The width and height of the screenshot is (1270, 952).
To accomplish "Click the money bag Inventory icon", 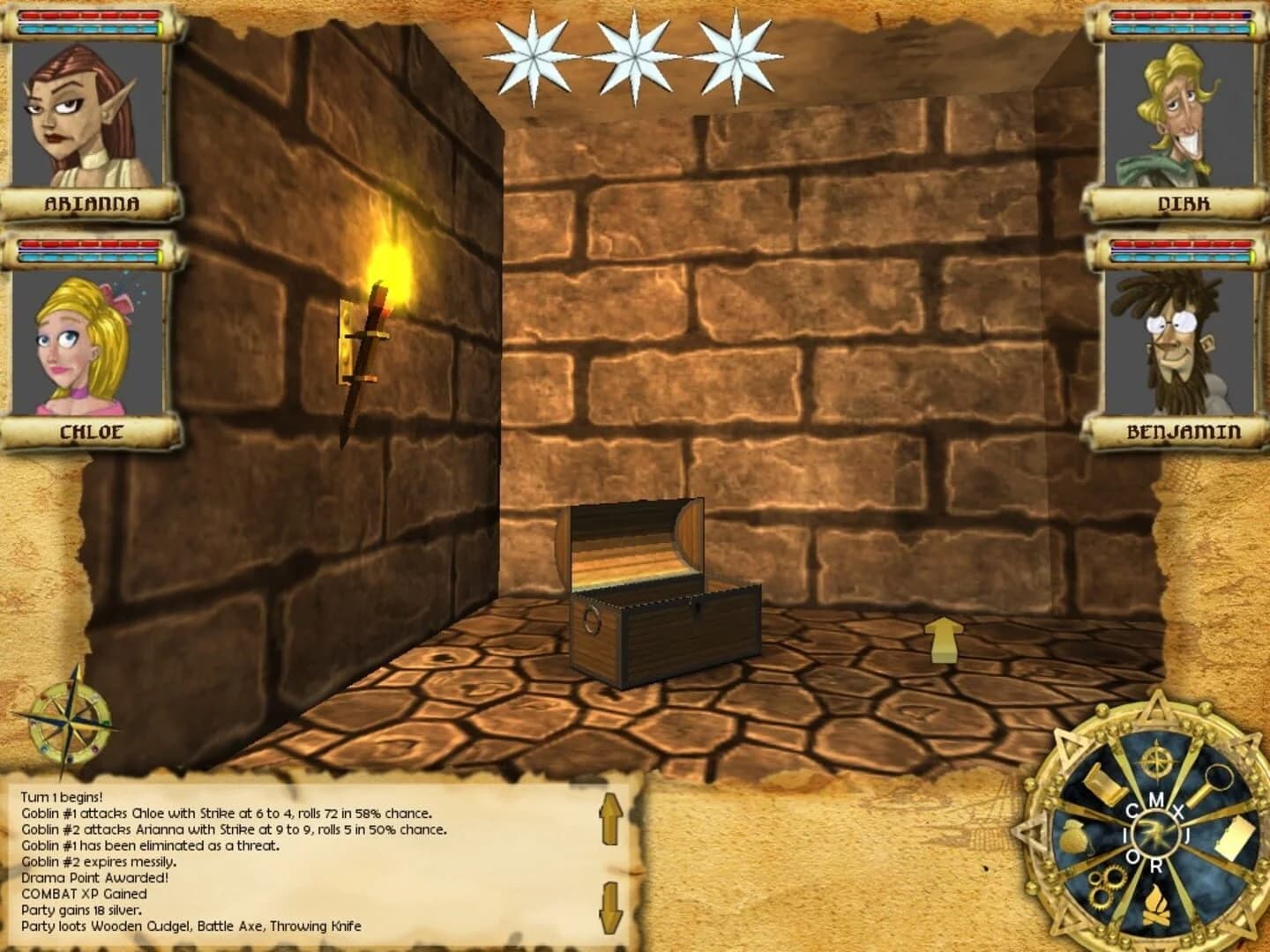I will click(1073, 837).
